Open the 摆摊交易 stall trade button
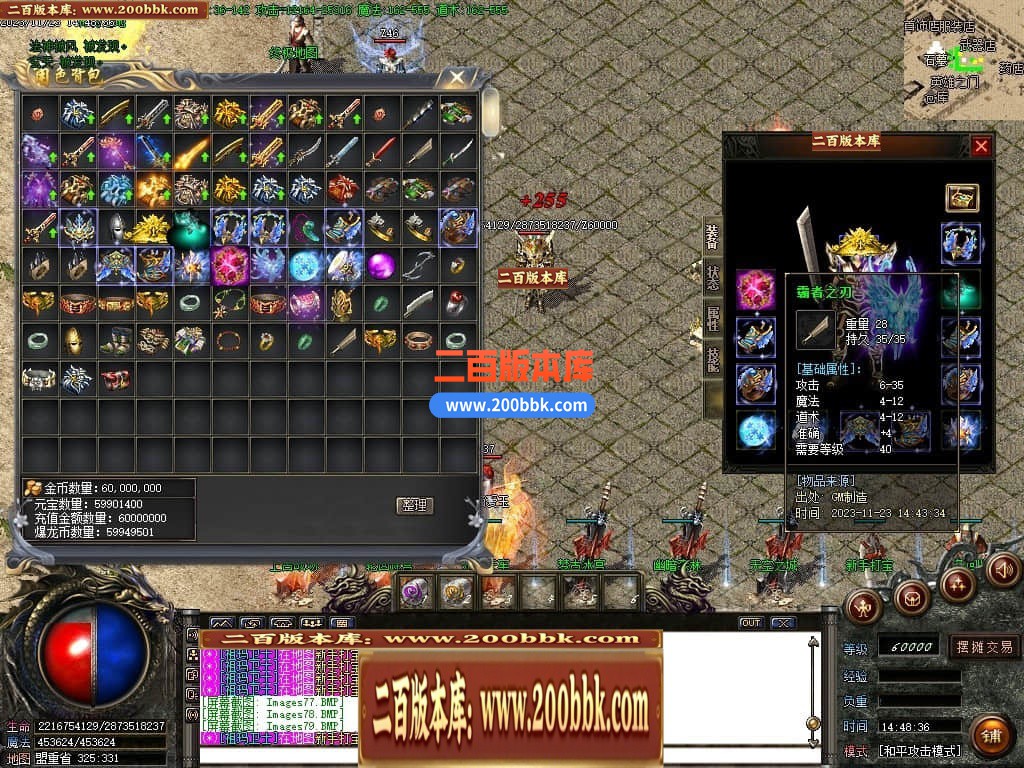The width and height of the screenshot is (1024, 768). 983,647
